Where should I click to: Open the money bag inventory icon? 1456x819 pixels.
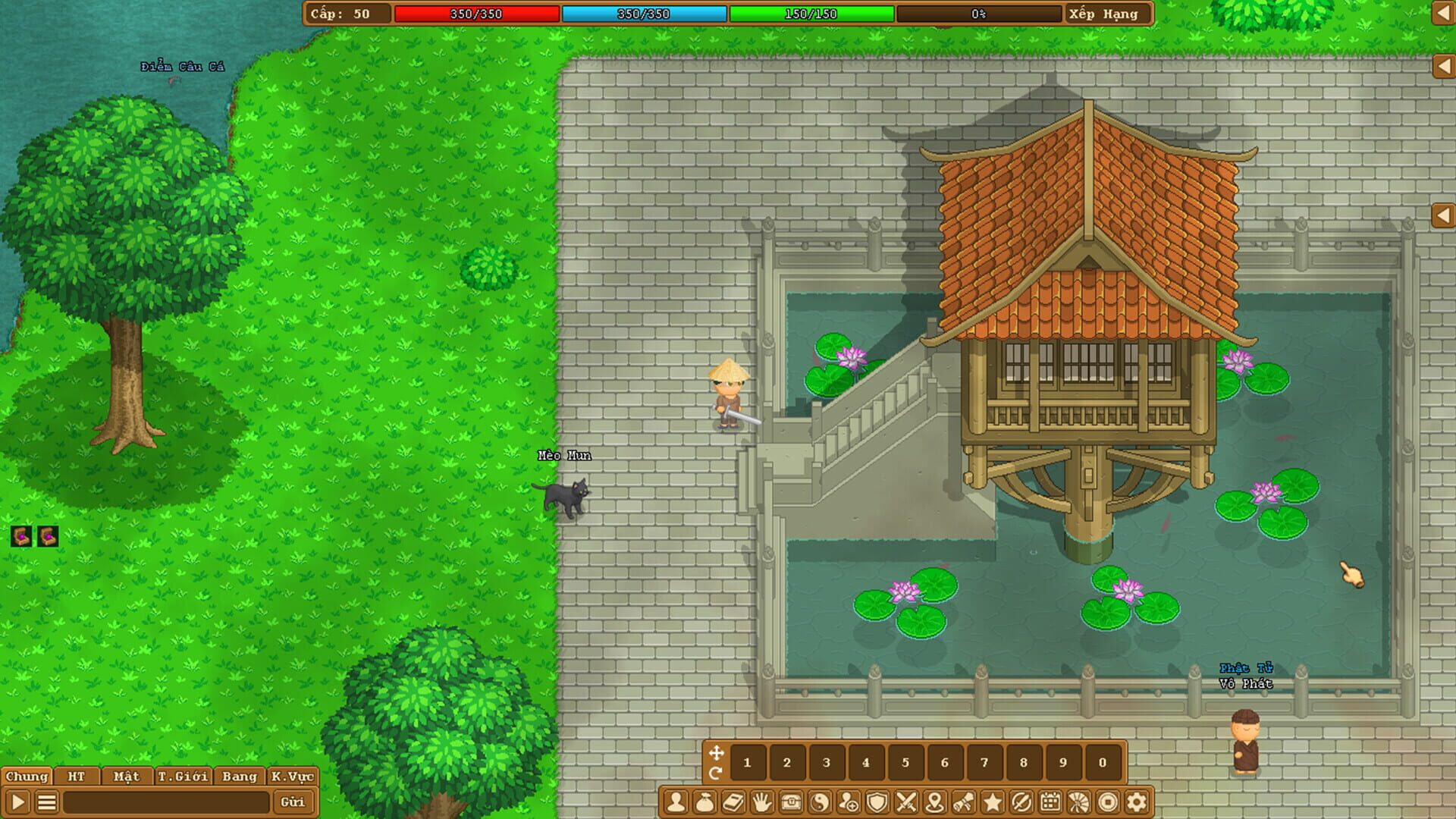coord(704,802)
